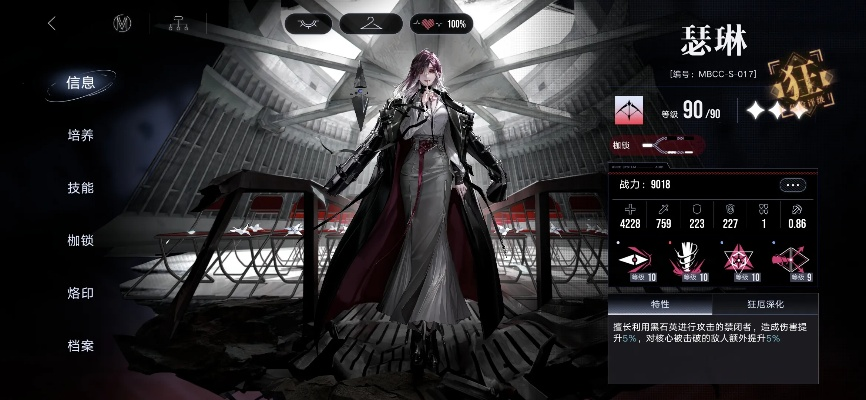Open the home menu M emblem
This screenshot has height=400, width=866.
124,24
